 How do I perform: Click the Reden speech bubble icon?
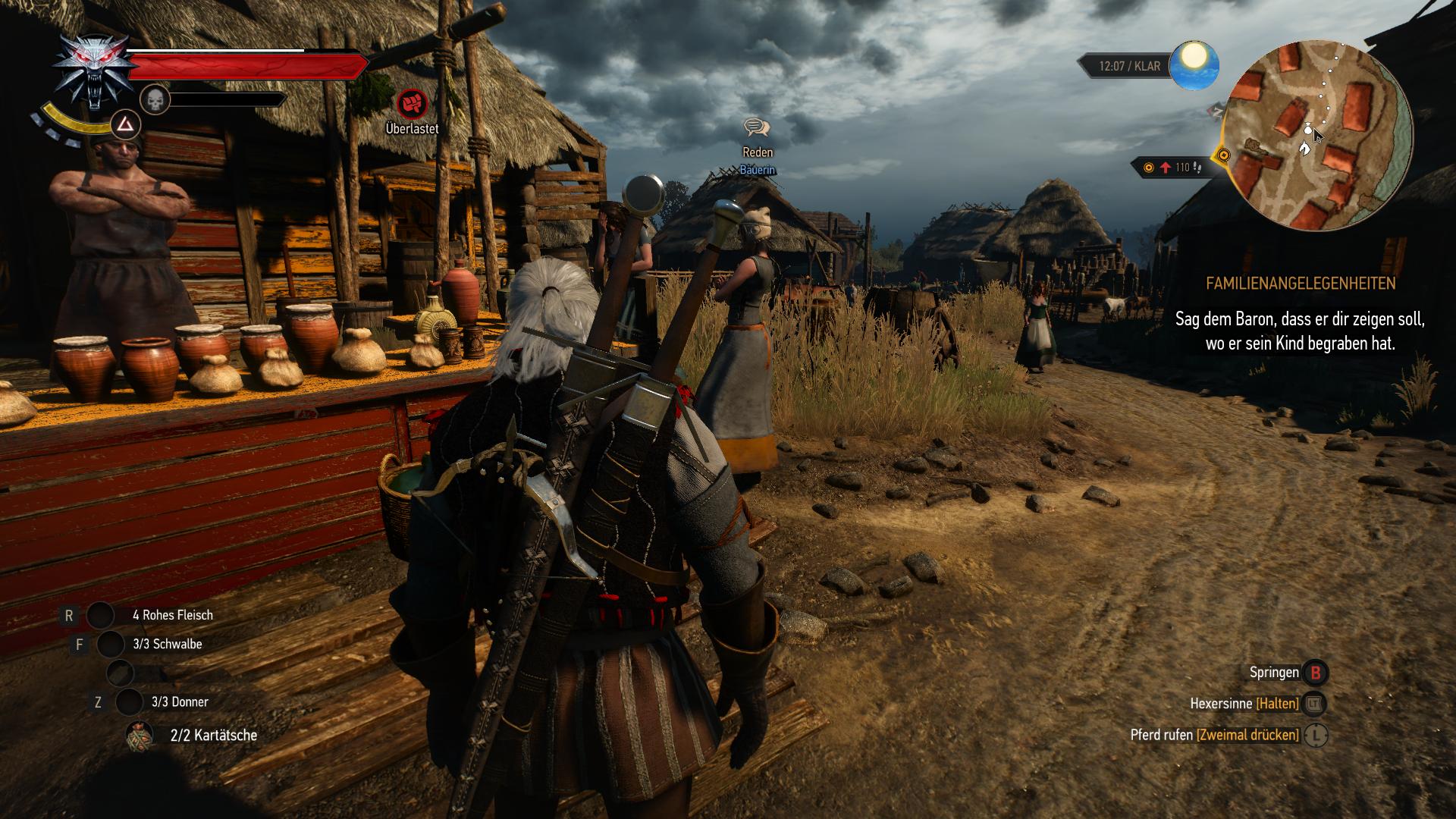(757, 128)
